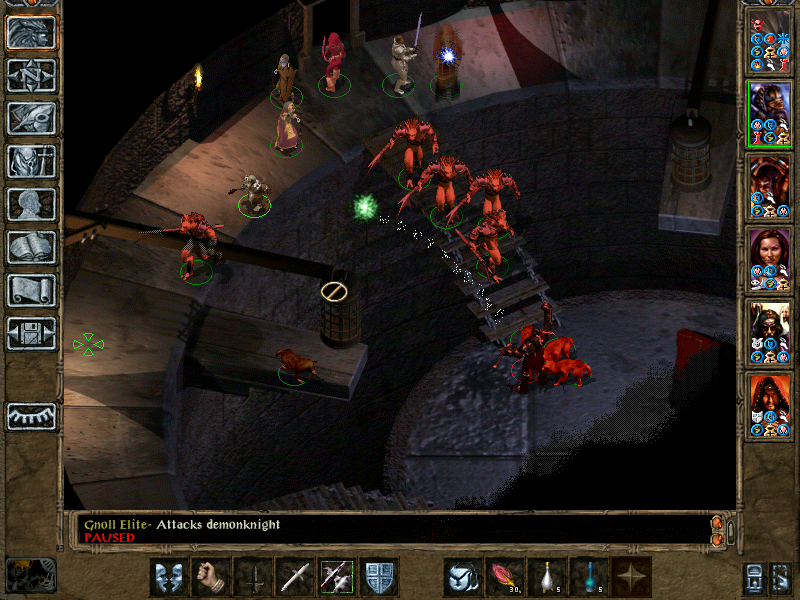Use the blue potion quick item
800x600 pixels.
click(x=589, y=577)
